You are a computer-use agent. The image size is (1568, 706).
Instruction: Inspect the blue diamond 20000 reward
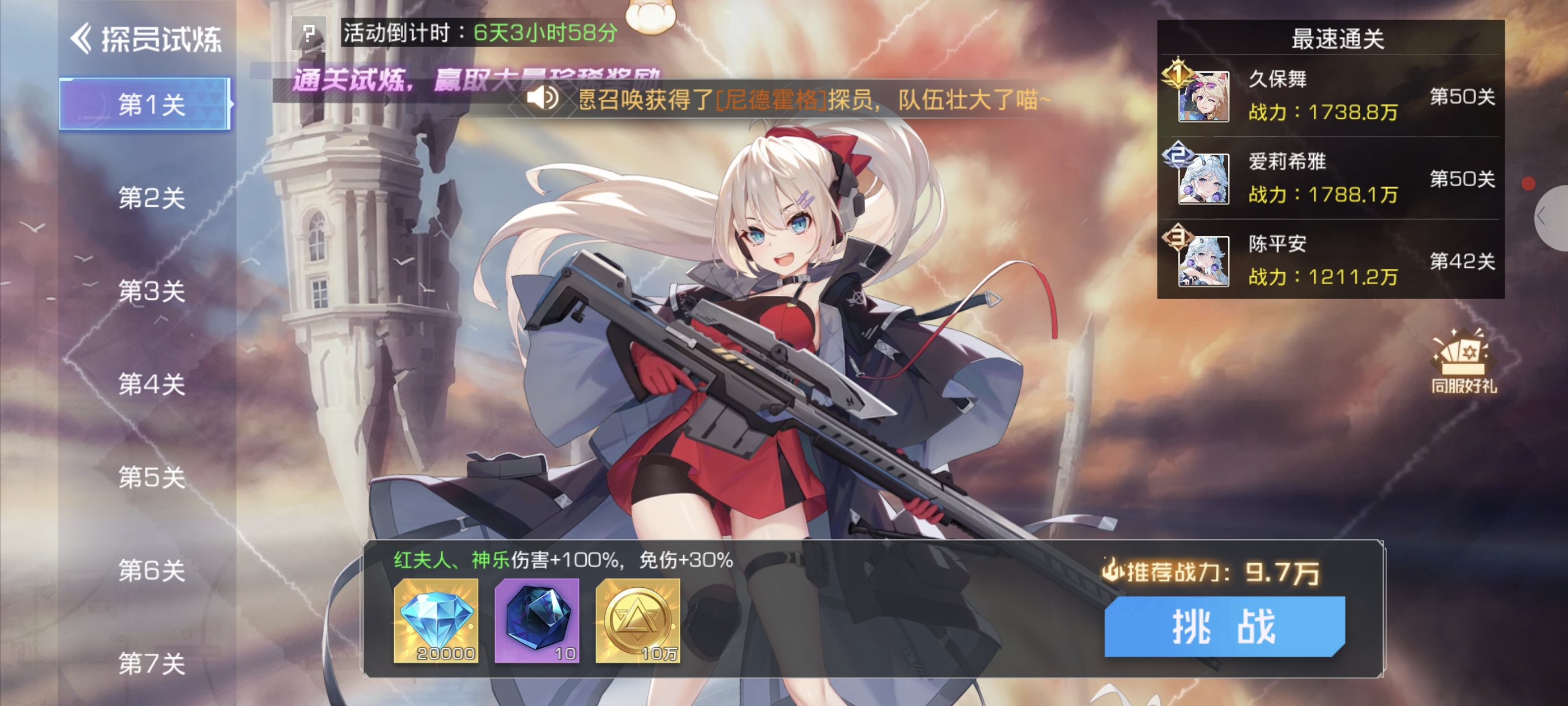point(436,621)
